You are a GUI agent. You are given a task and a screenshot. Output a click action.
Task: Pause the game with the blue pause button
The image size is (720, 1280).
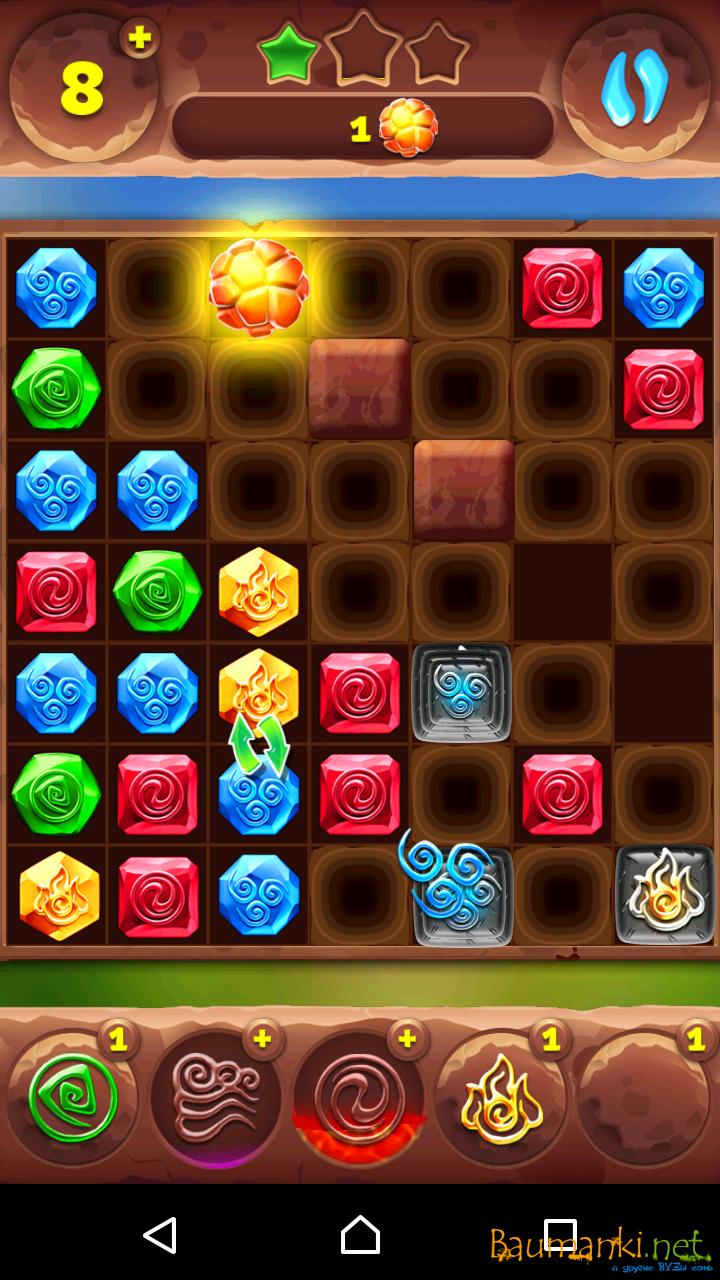(x=635, y=86)
